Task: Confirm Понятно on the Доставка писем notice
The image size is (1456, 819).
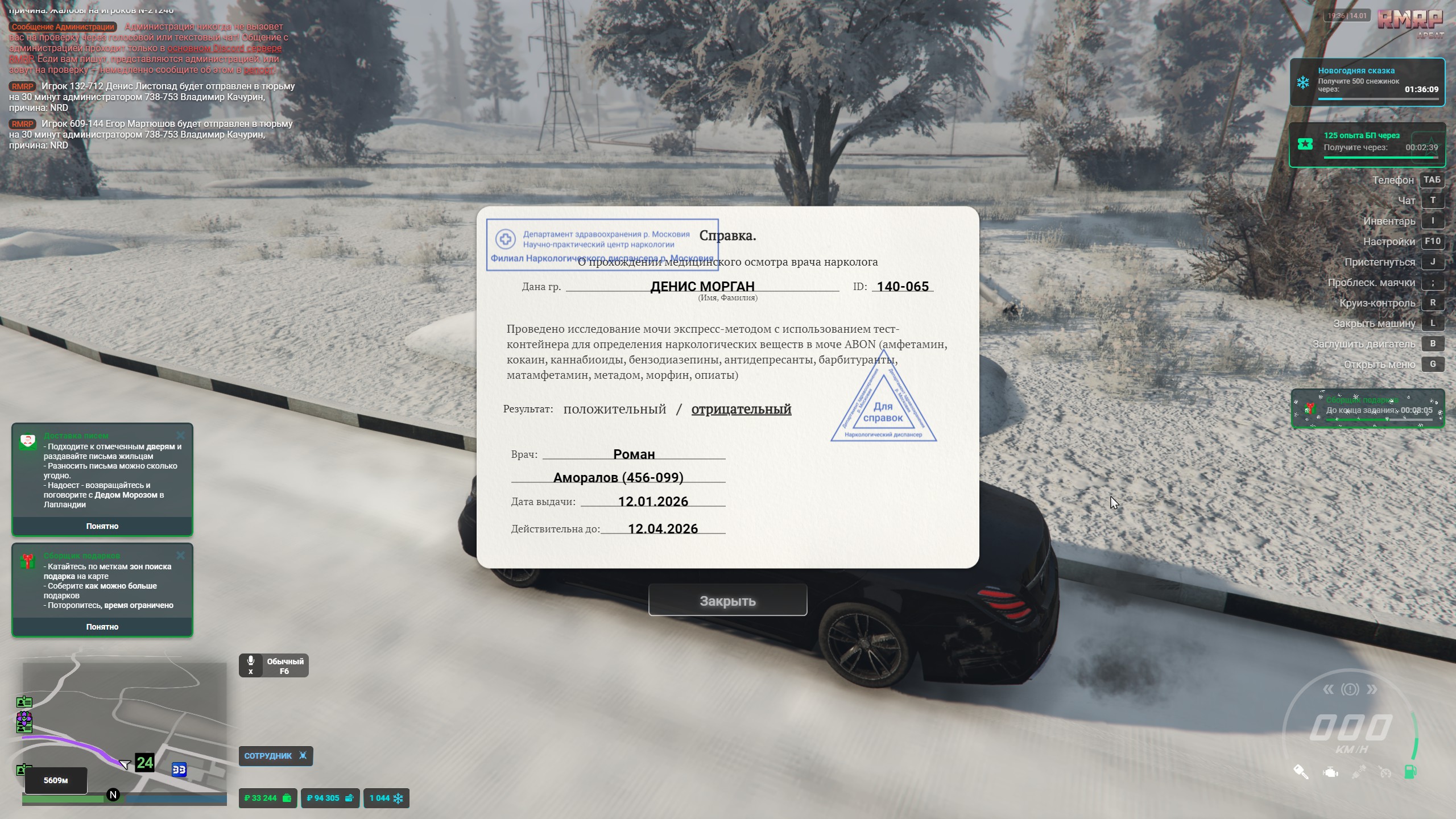Action: [102, 526]
